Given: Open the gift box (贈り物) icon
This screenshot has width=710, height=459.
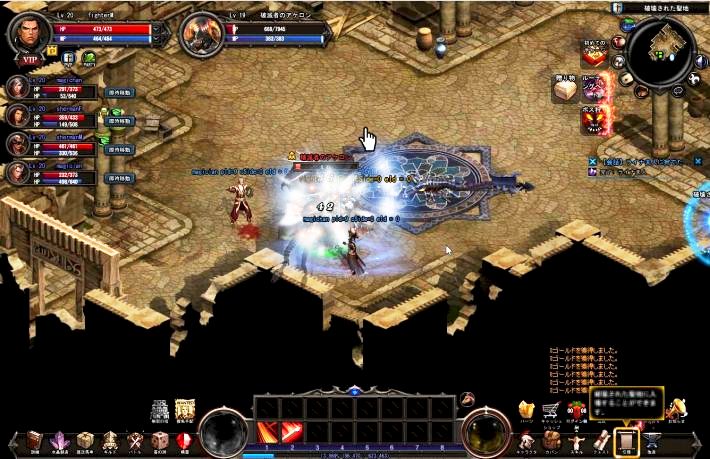Looking at the screenshot, I should [566, 90].
